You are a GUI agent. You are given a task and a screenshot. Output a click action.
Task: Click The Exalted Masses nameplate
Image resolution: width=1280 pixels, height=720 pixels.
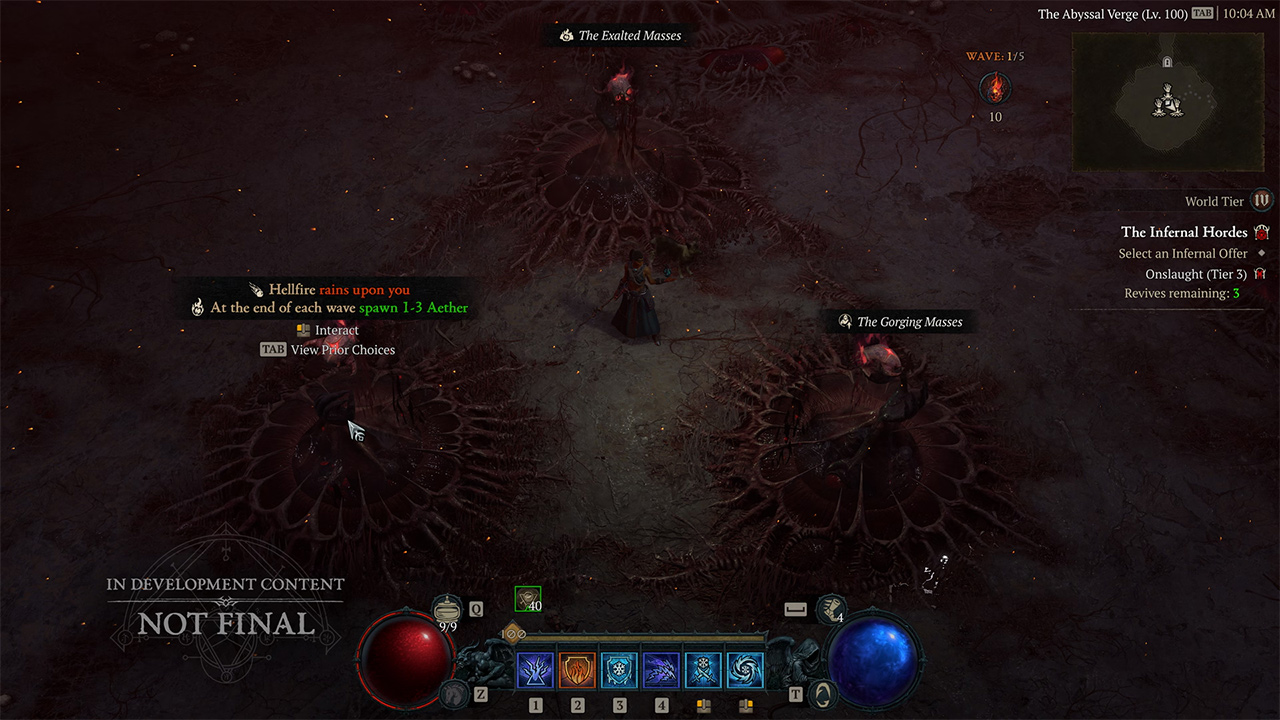(x=624, y=35)
